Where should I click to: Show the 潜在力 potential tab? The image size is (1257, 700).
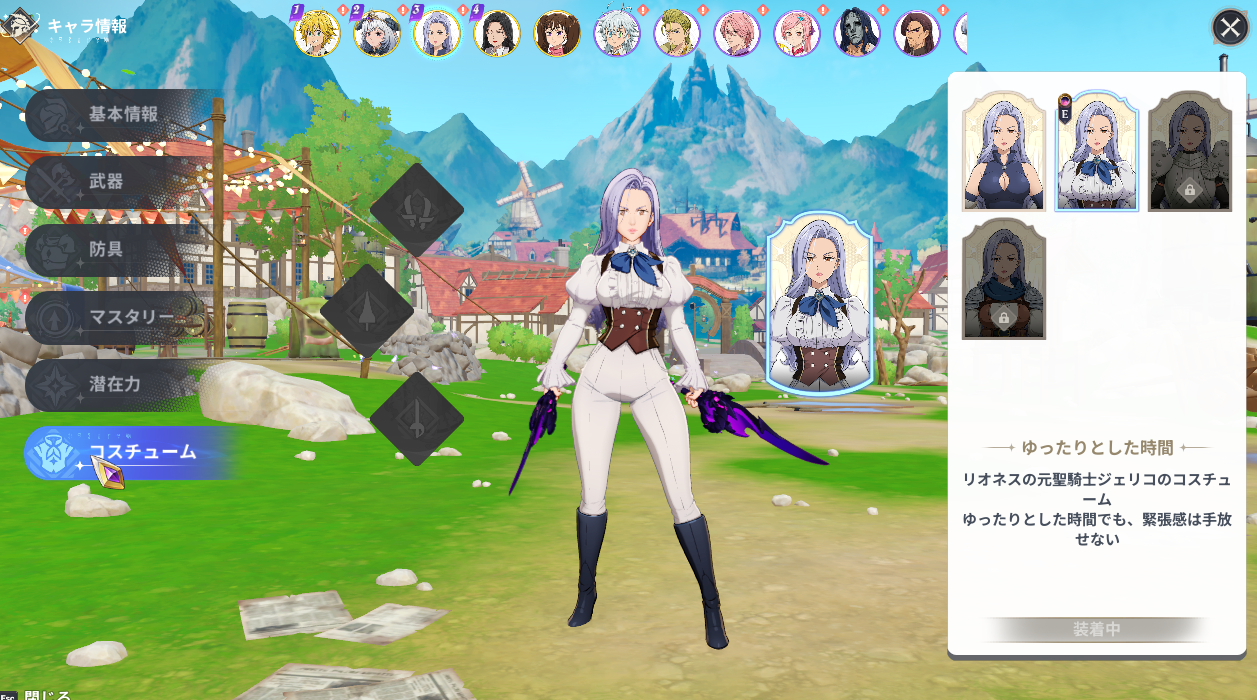pyautogui.click(x=112, y=385)
